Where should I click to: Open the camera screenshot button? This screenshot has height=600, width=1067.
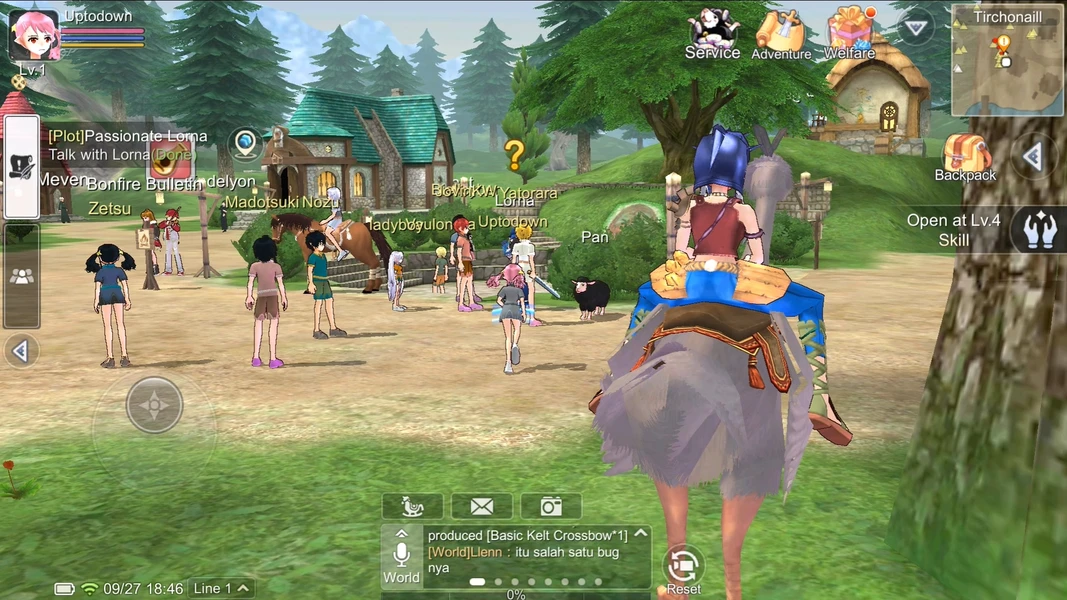[550, 506]
